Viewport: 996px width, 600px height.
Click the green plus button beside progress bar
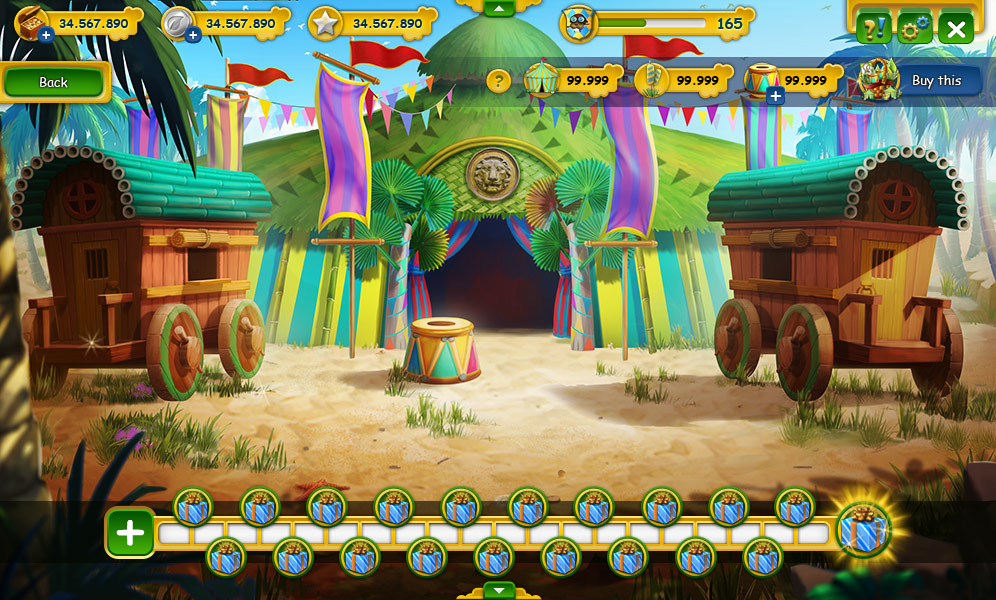click(130, 533)
